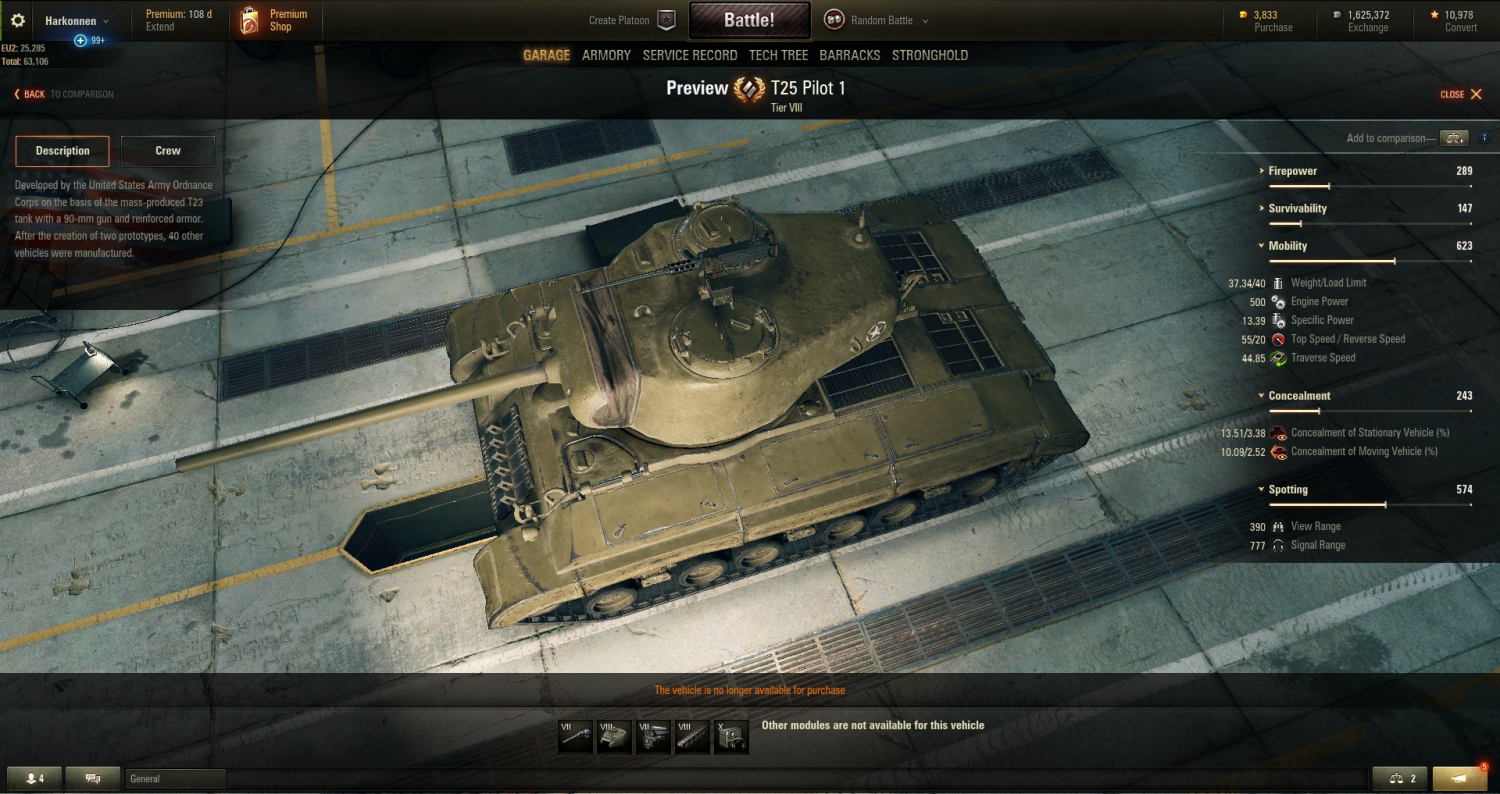Open the settings gear menu
Screen dimensions: 1500x794
coord(17,20)
